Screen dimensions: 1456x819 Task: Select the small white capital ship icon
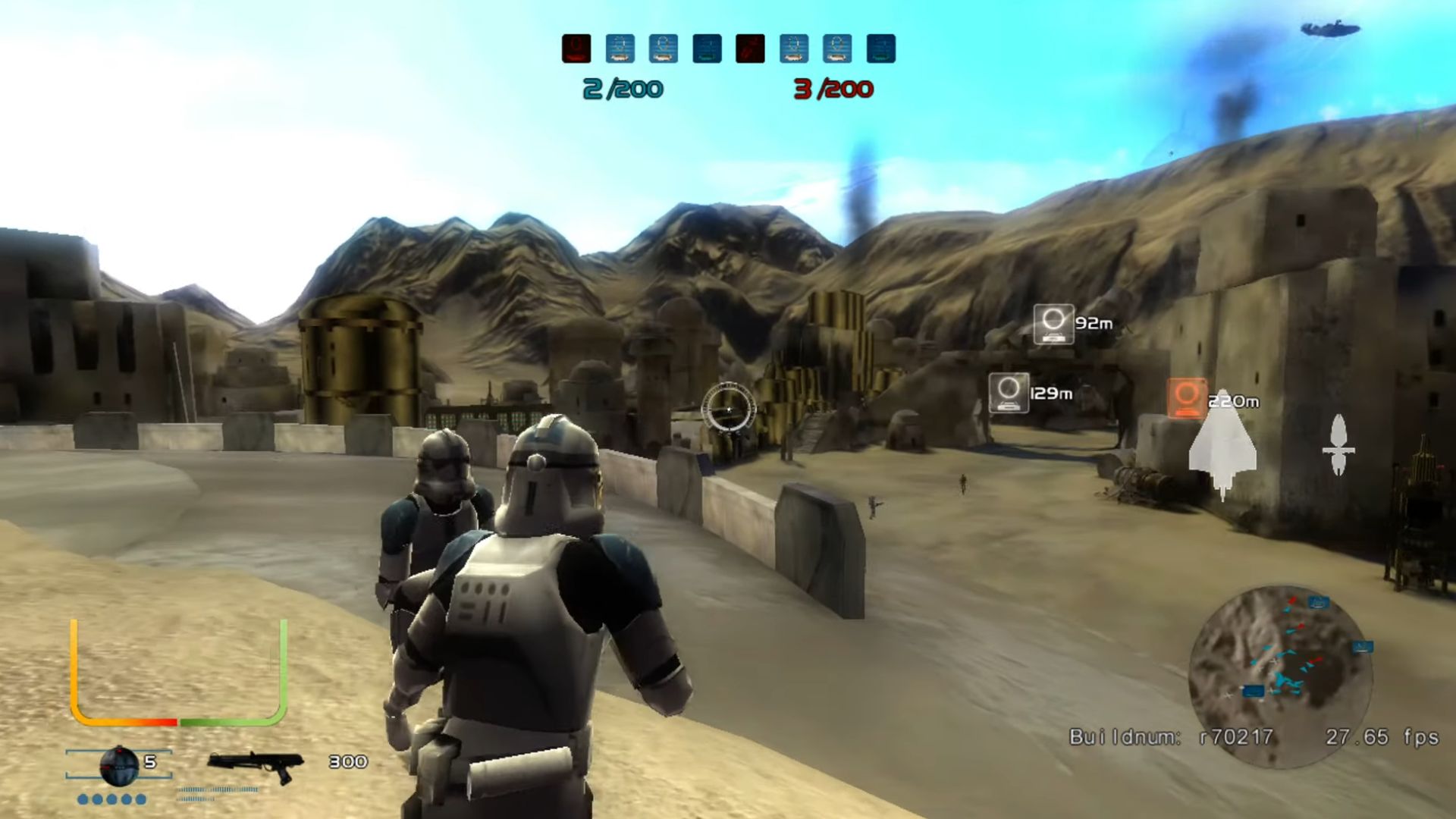(x=1338, y=445)
